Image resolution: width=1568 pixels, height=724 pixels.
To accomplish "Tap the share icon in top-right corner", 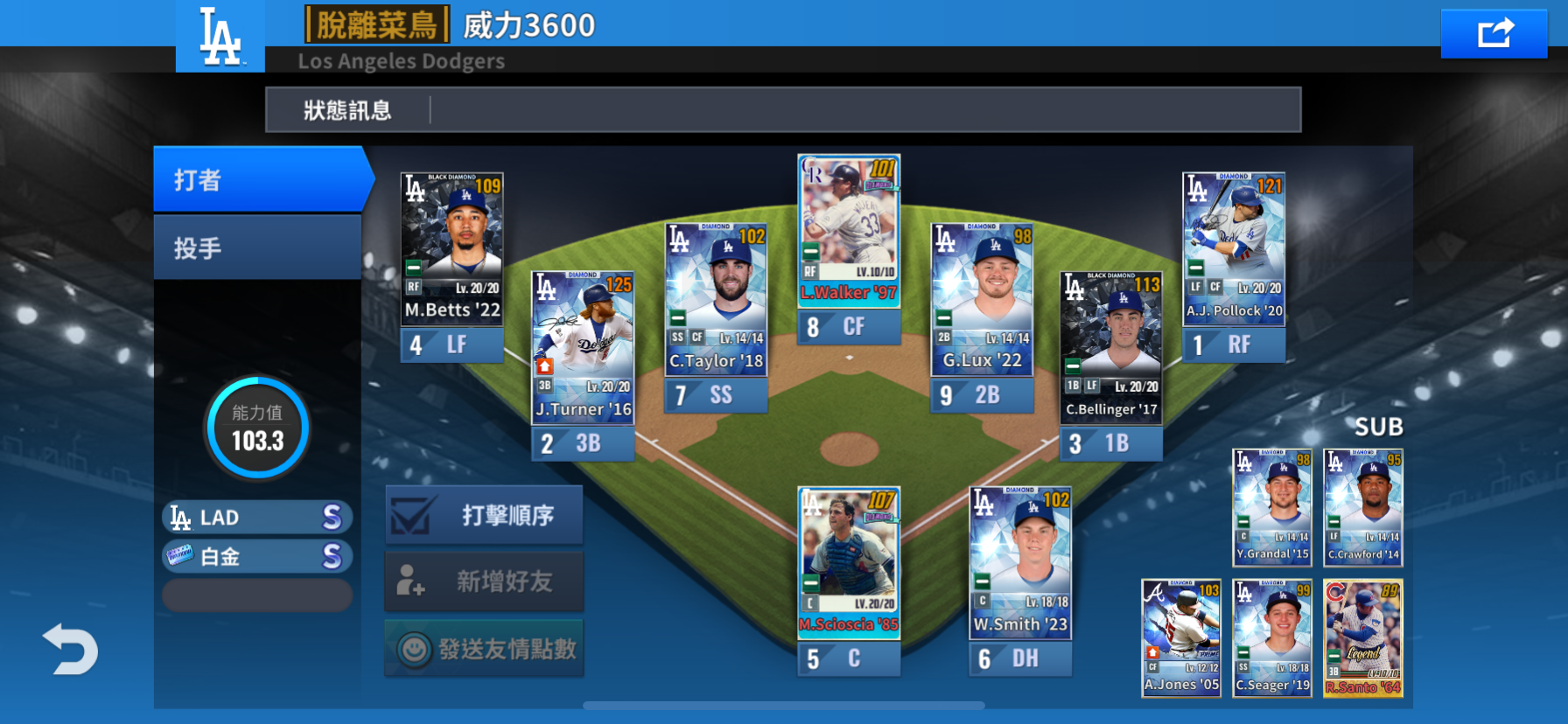I will point(1494,31).
